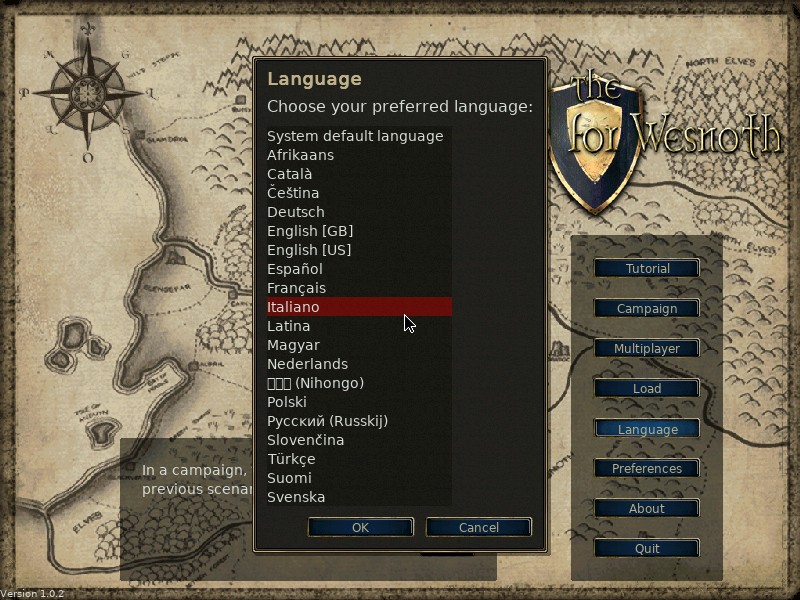Select English [GB] in the language list
800x600 pixels.
(310, 231)
